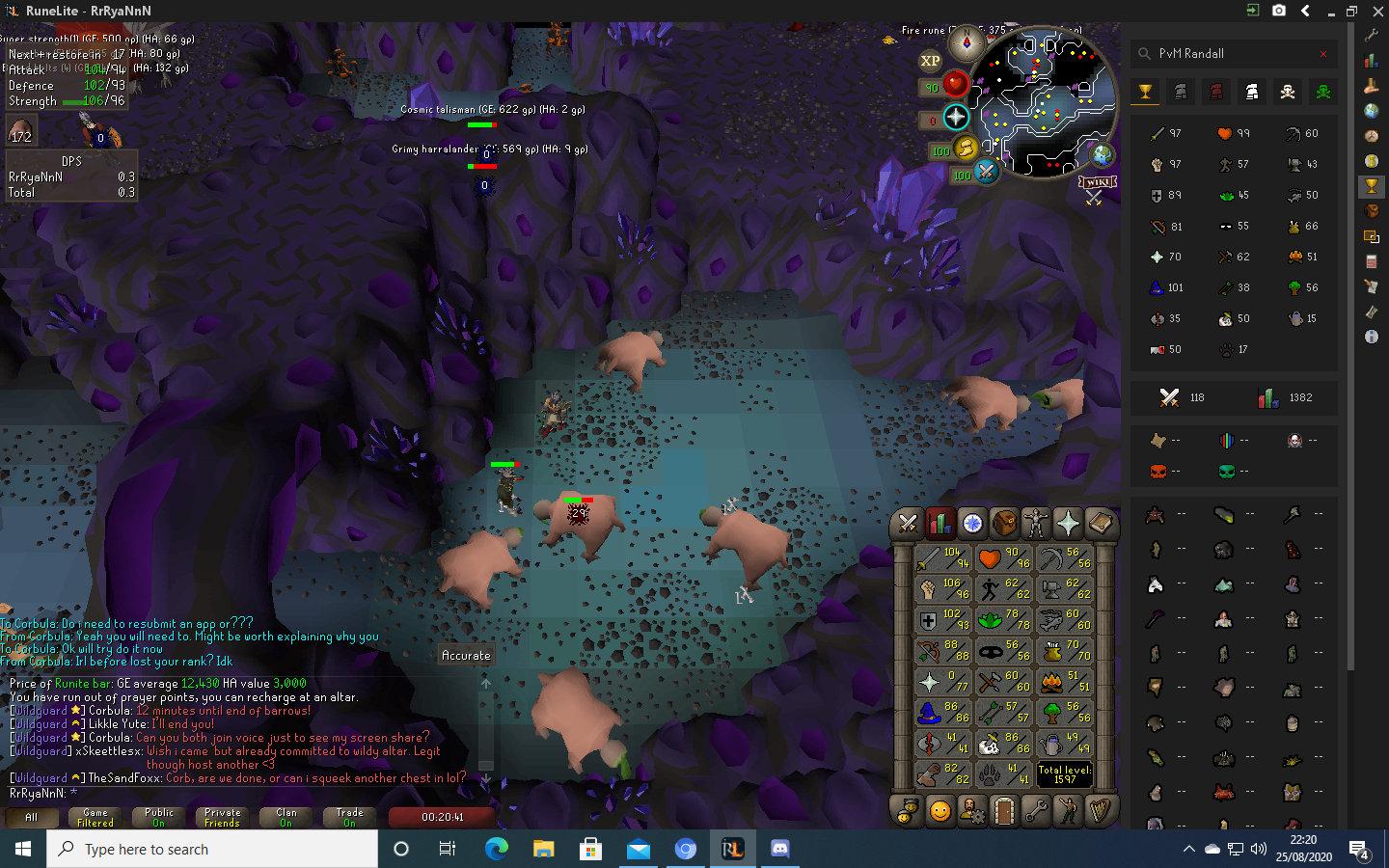Click the compass to face north

pyautogui.click(x=967, y=43)
